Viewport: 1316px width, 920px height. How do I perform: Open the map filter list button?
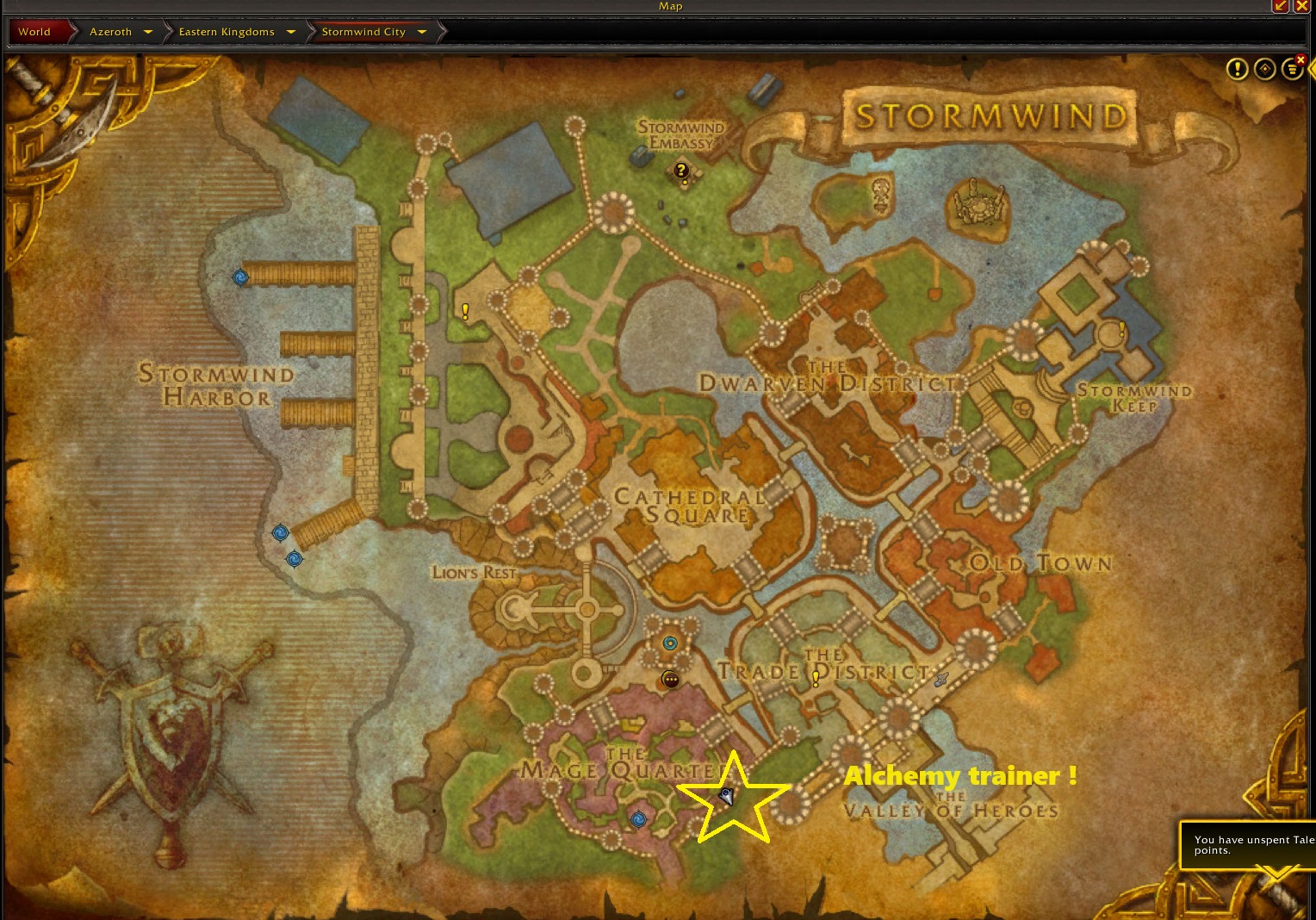click(1292, 69)
